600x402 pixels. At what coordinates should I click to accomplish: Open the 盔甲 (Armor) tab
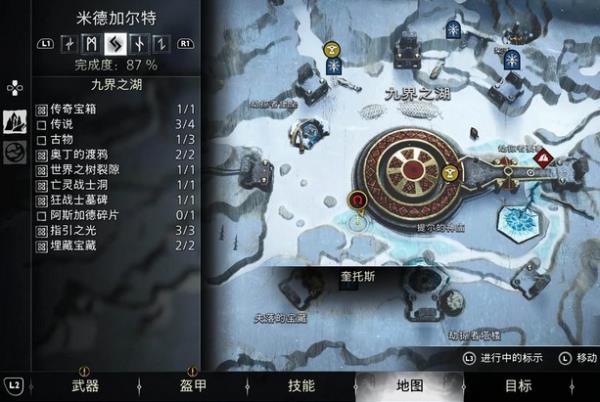click(x=193, y=386)
